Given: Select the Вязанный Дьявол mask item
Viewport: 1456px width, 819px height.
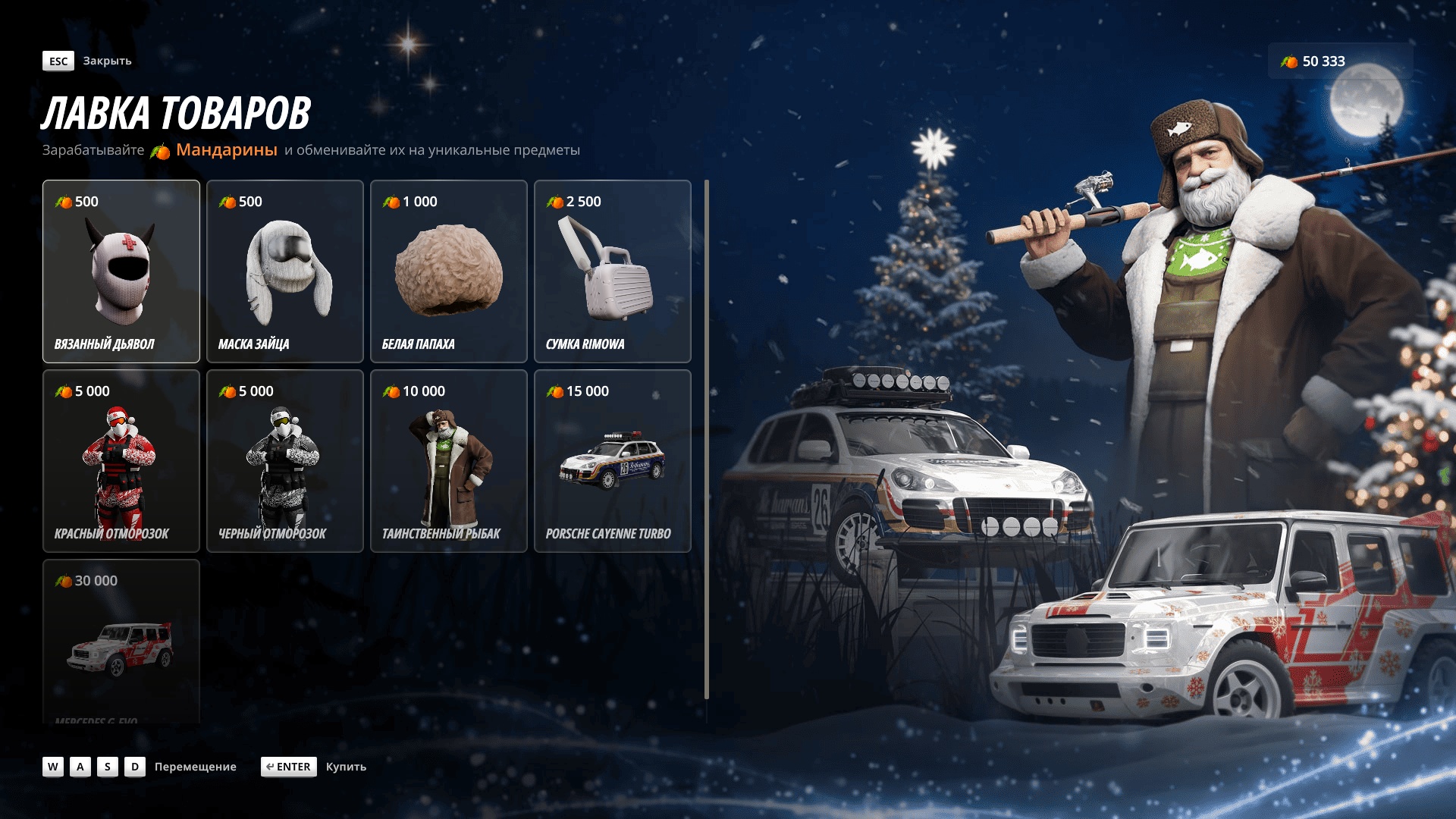Looking at the screenshot, I should [x=121, y=271].
